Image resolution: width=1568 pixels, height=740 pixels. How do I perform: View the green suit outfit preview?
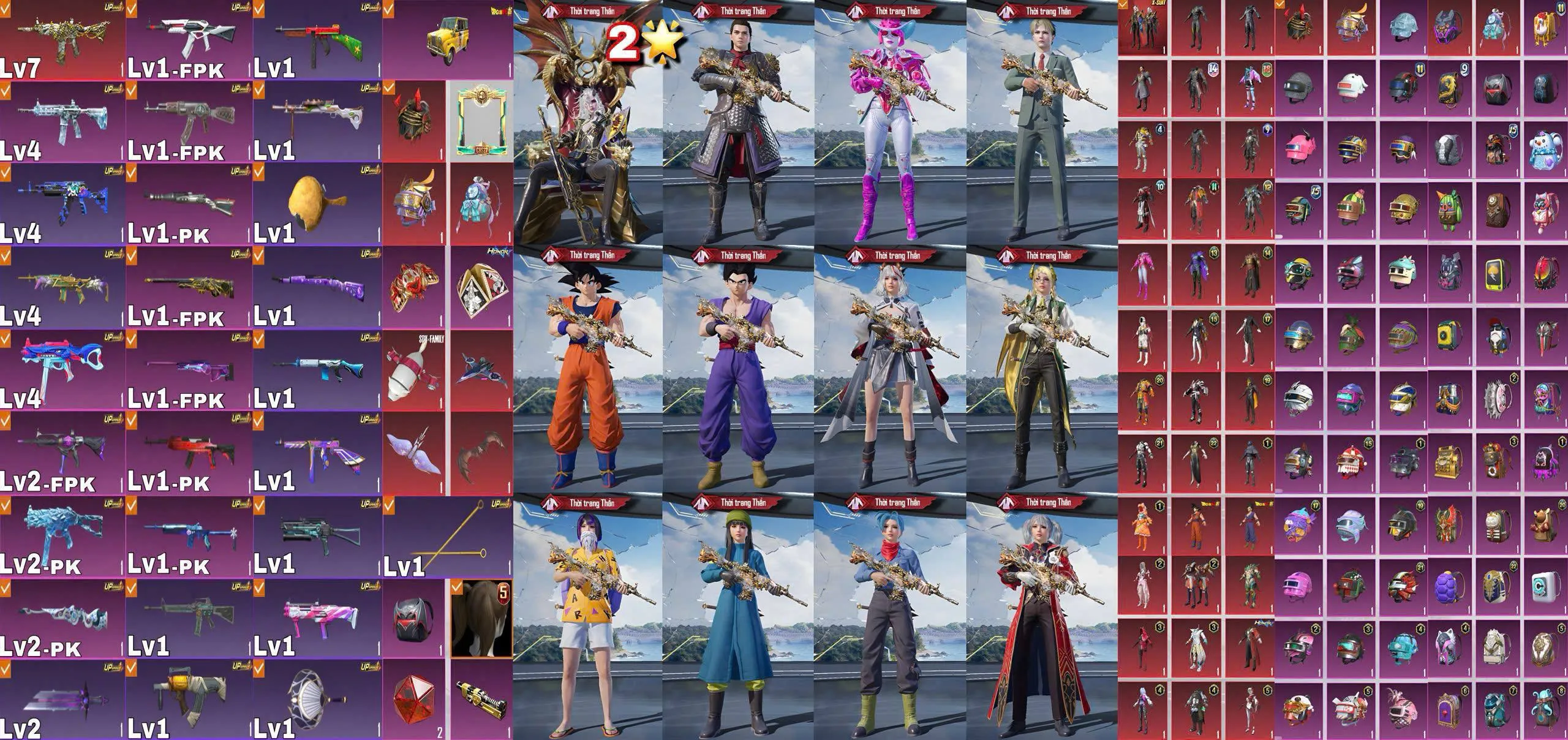(1041, 123)
